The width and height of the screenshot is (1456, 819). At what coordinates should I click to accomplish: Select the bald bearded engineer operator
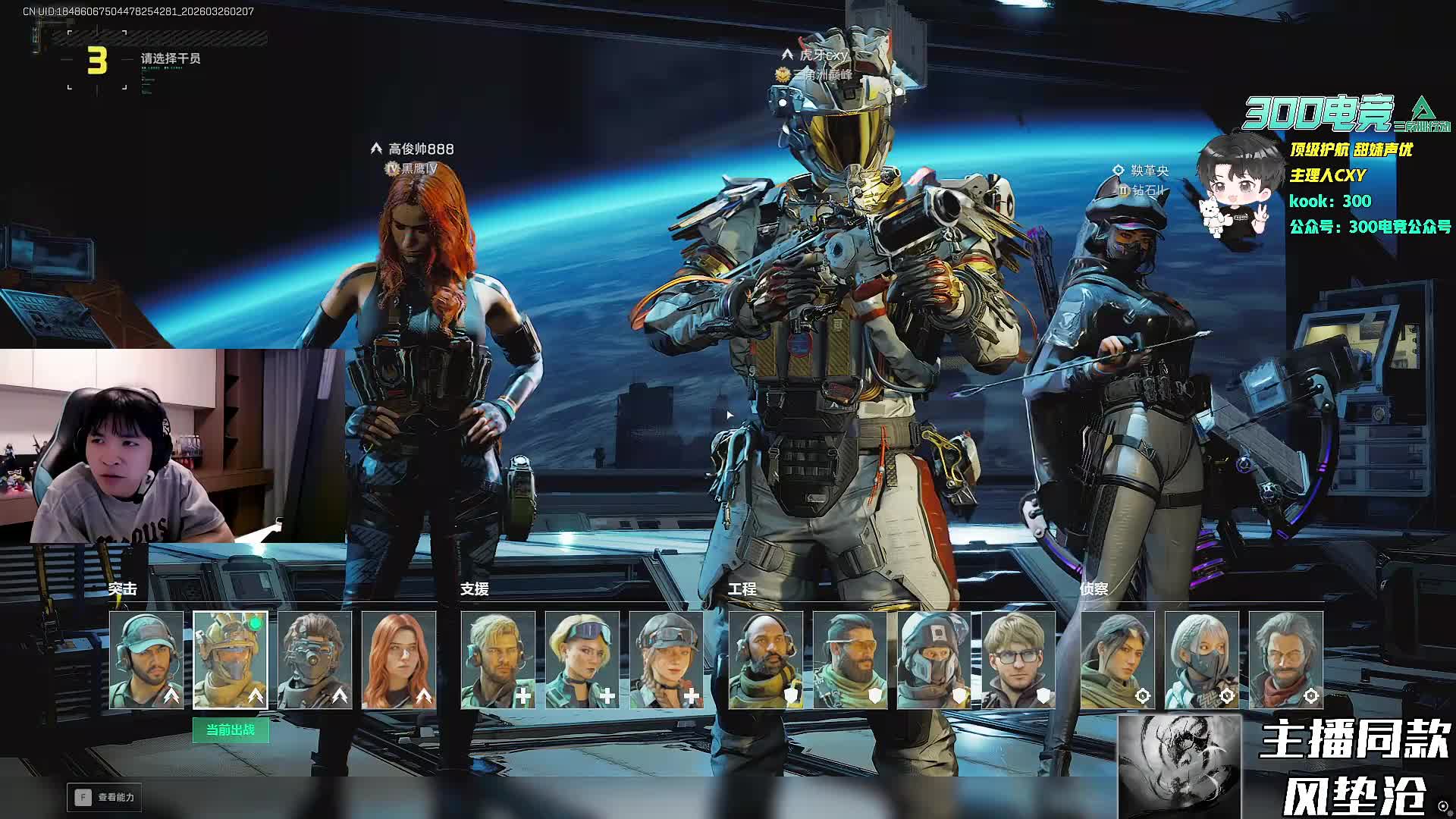[766, 660]
